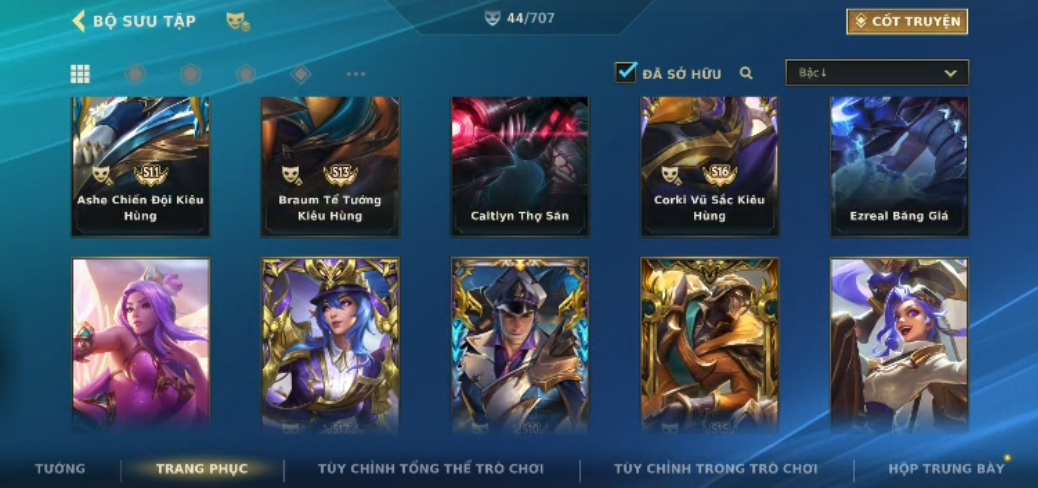Toggle the Đã Sở Hữu checkbox

point(626,73)
